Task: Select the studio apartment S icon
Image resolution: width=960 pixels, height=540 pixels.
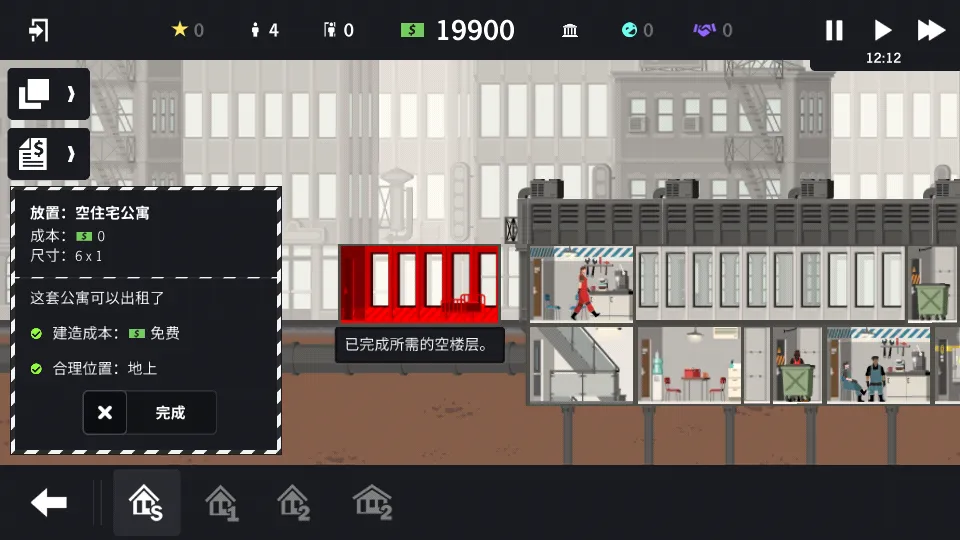Action: 146,502
